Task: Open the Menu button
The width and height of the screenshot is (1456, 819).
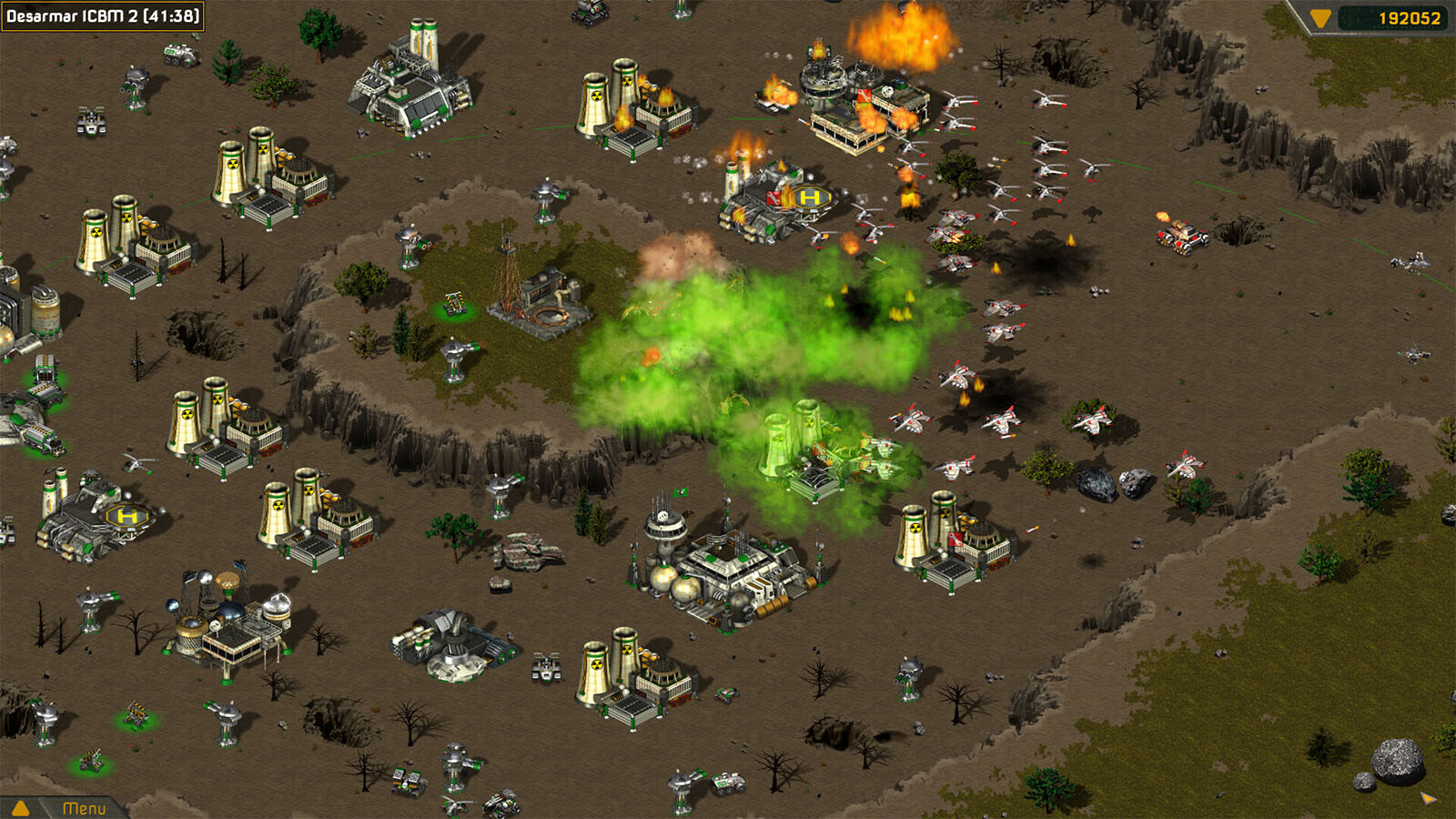Action: 84,808
